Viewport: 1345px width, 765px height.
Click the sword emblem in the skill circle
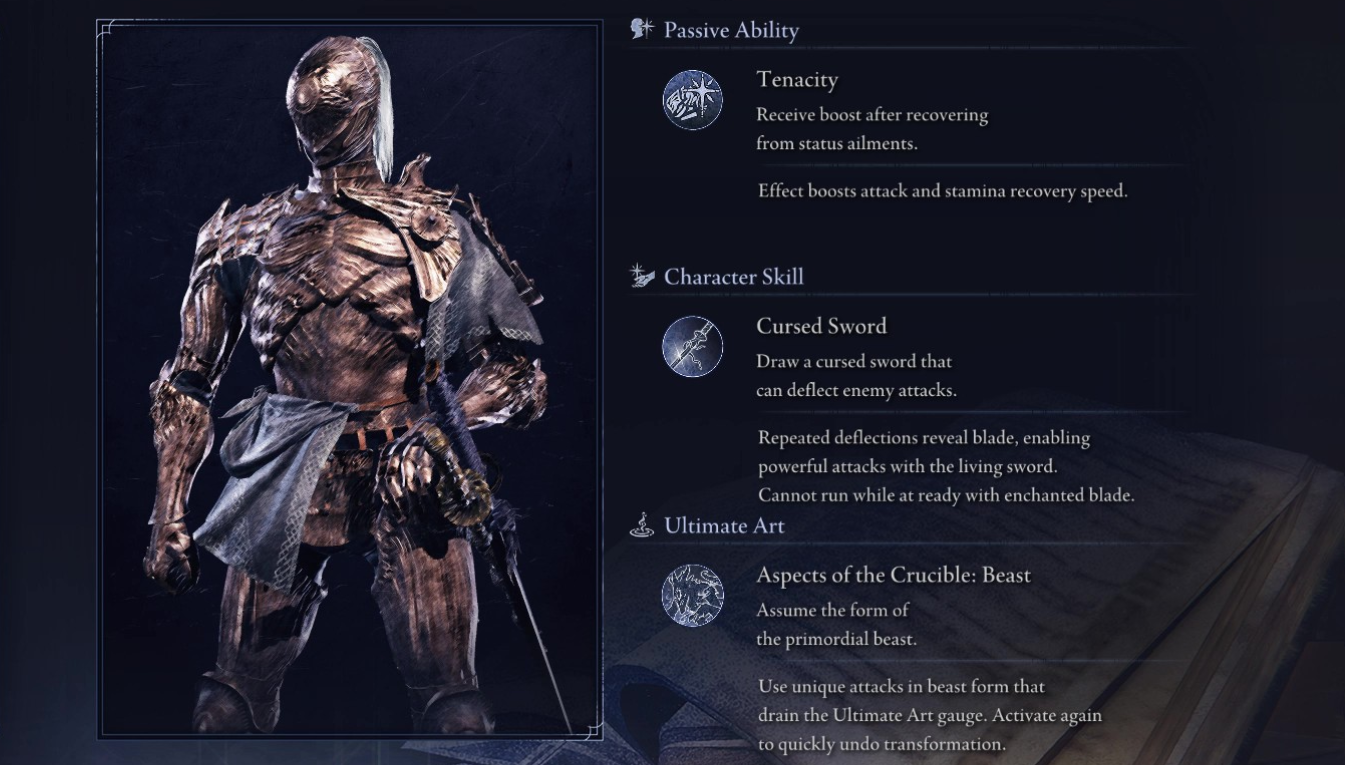coord(693,346)
